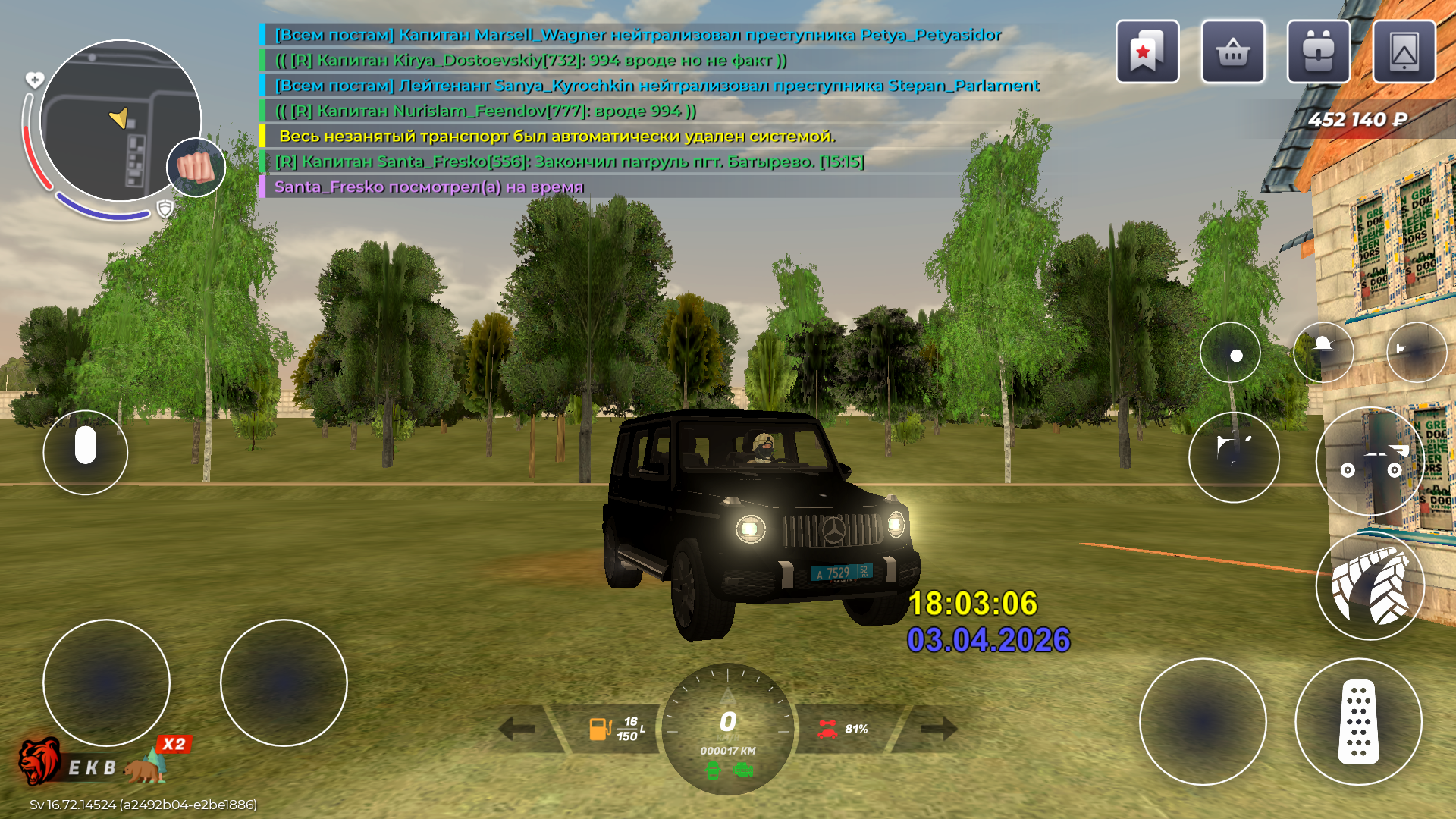The height and width of the screenshot is (819, 1456).
Task: Open the backpack inventory
Action: (1318, 52)
